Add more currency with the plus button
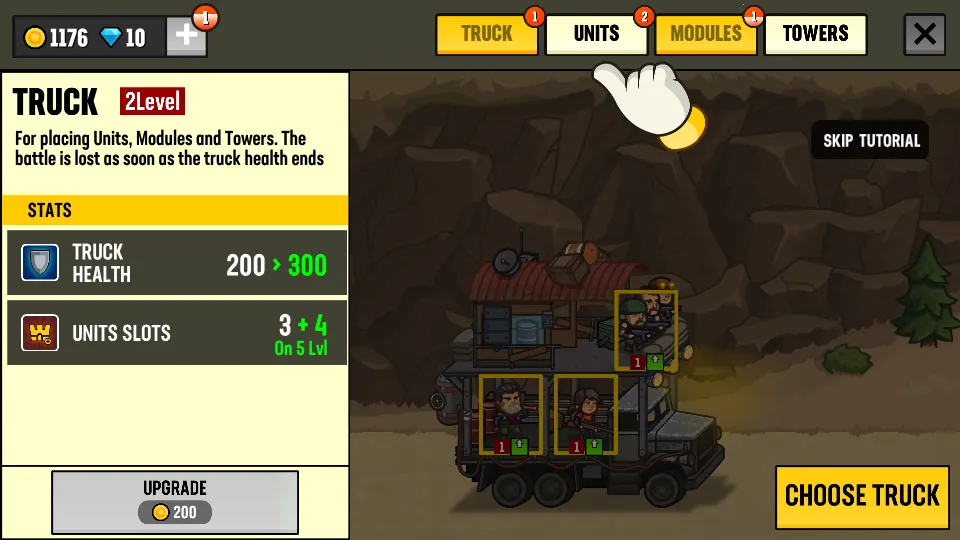 point(187,36)
